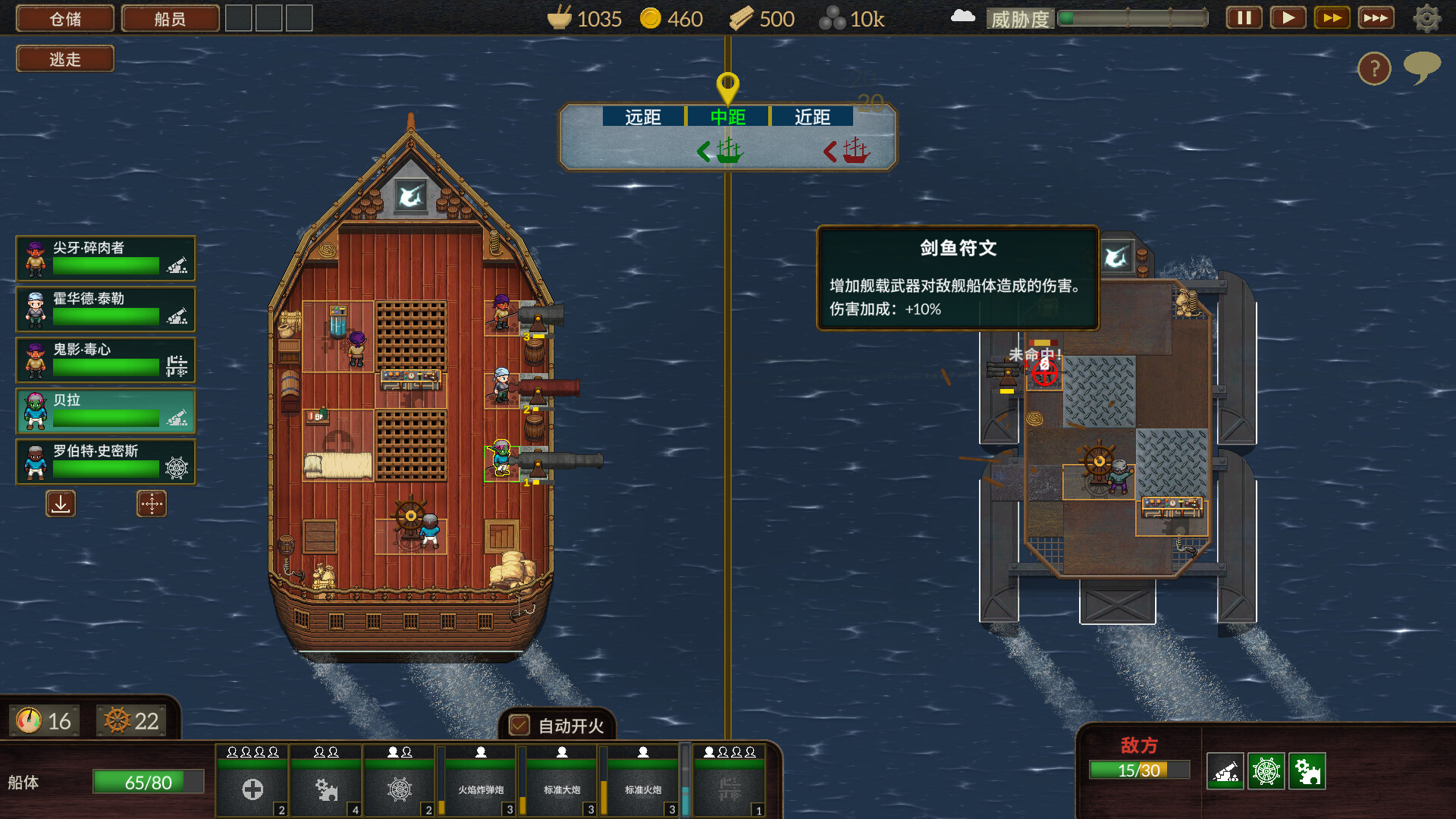This screenshot has height=819, width=1456.
Task: Click the 逃走 escape button
Action: (64, 58)
